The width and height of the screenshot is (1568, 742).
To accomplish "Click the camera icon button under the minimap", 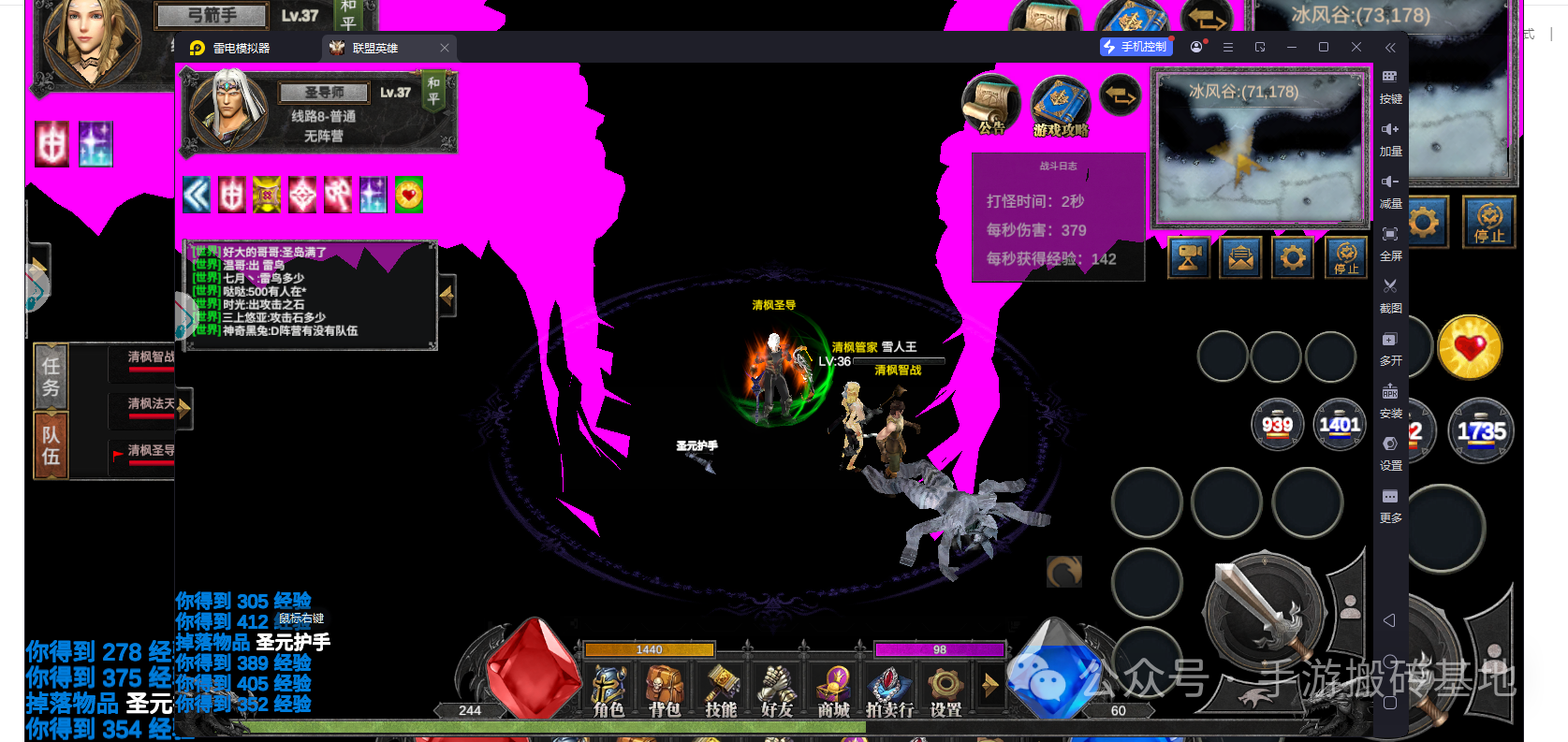I will [x=1189, y=257].
